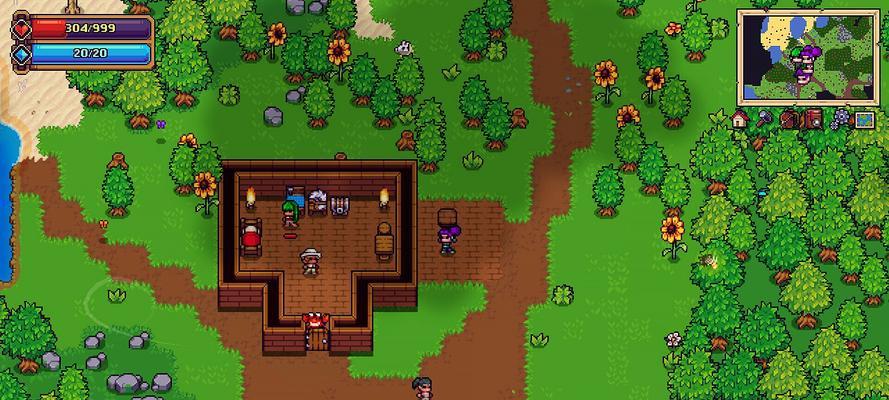Click the red-roofed house icon
Viewport: 889px width, 400px height.
(740, 119)
